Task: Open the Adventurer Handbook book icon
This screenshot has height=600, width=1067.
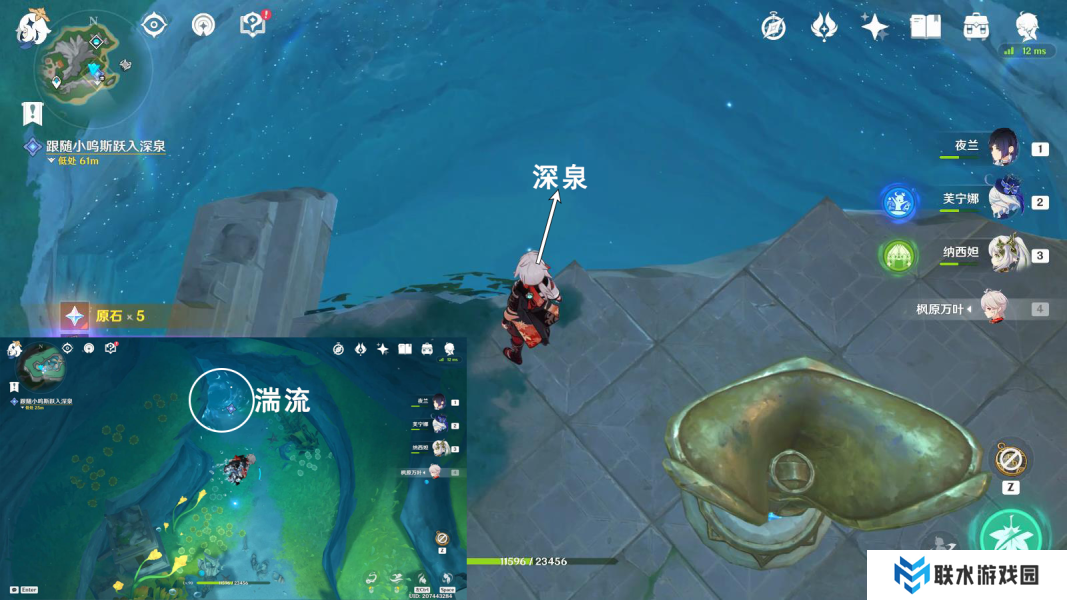Action: click(x=926, y=27)
